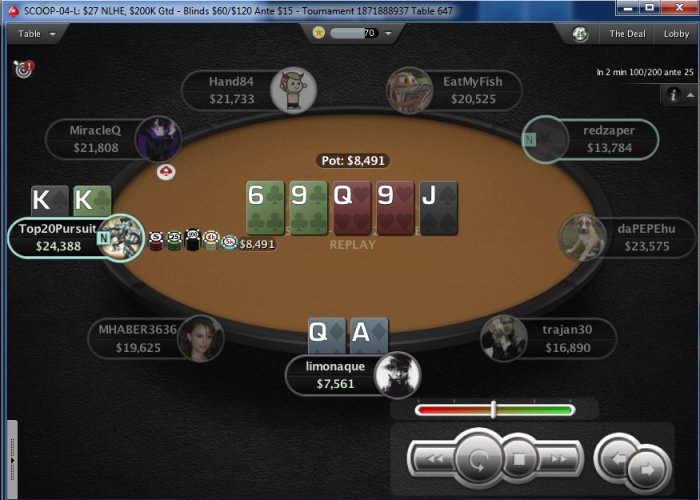Restart the hand replay
Image resolution: width=700 pixels, height=500 pixels.
477,460
